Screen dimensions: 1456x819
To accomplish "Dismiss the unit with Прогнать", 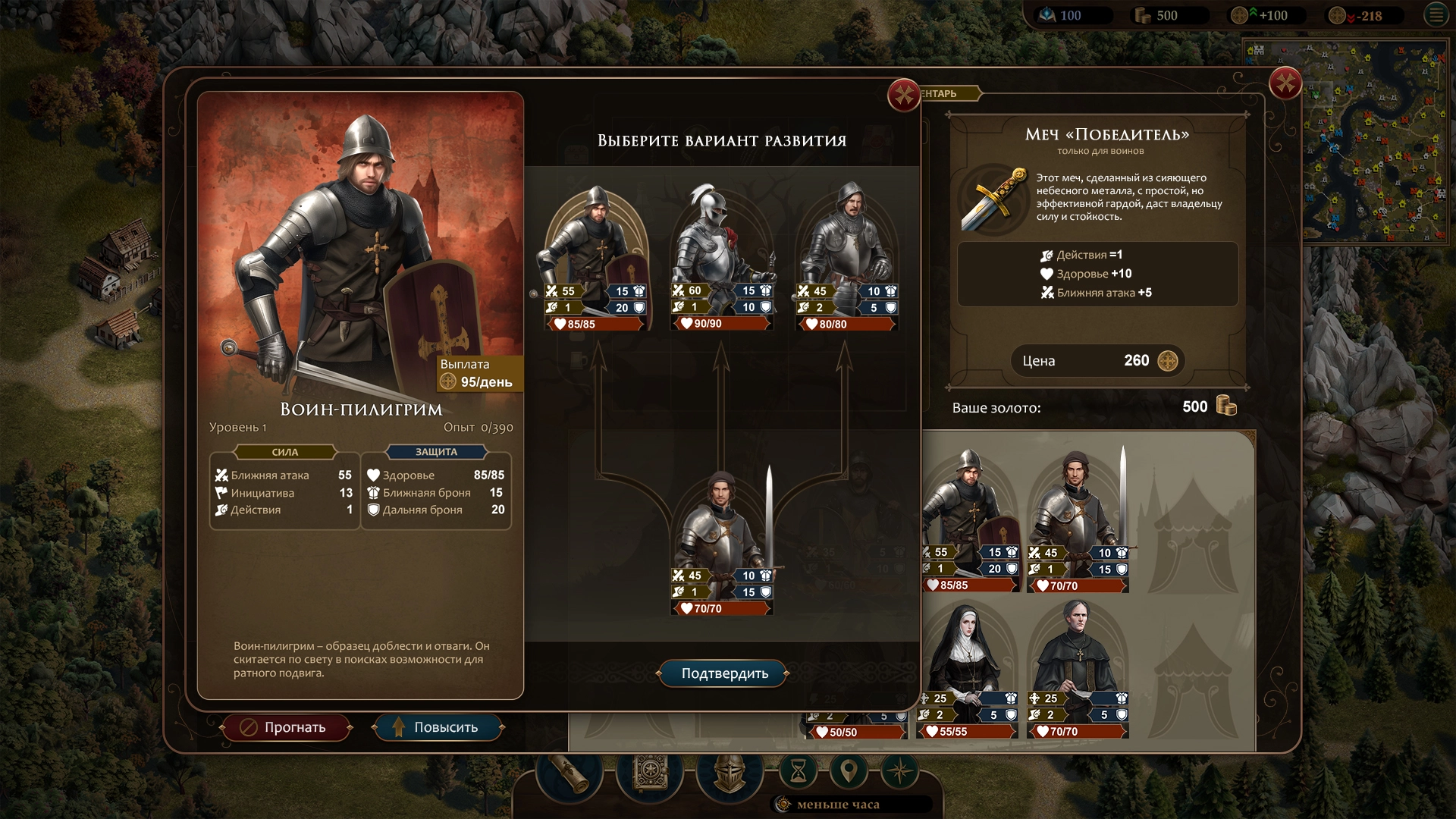I will click(x=286, y=727).
